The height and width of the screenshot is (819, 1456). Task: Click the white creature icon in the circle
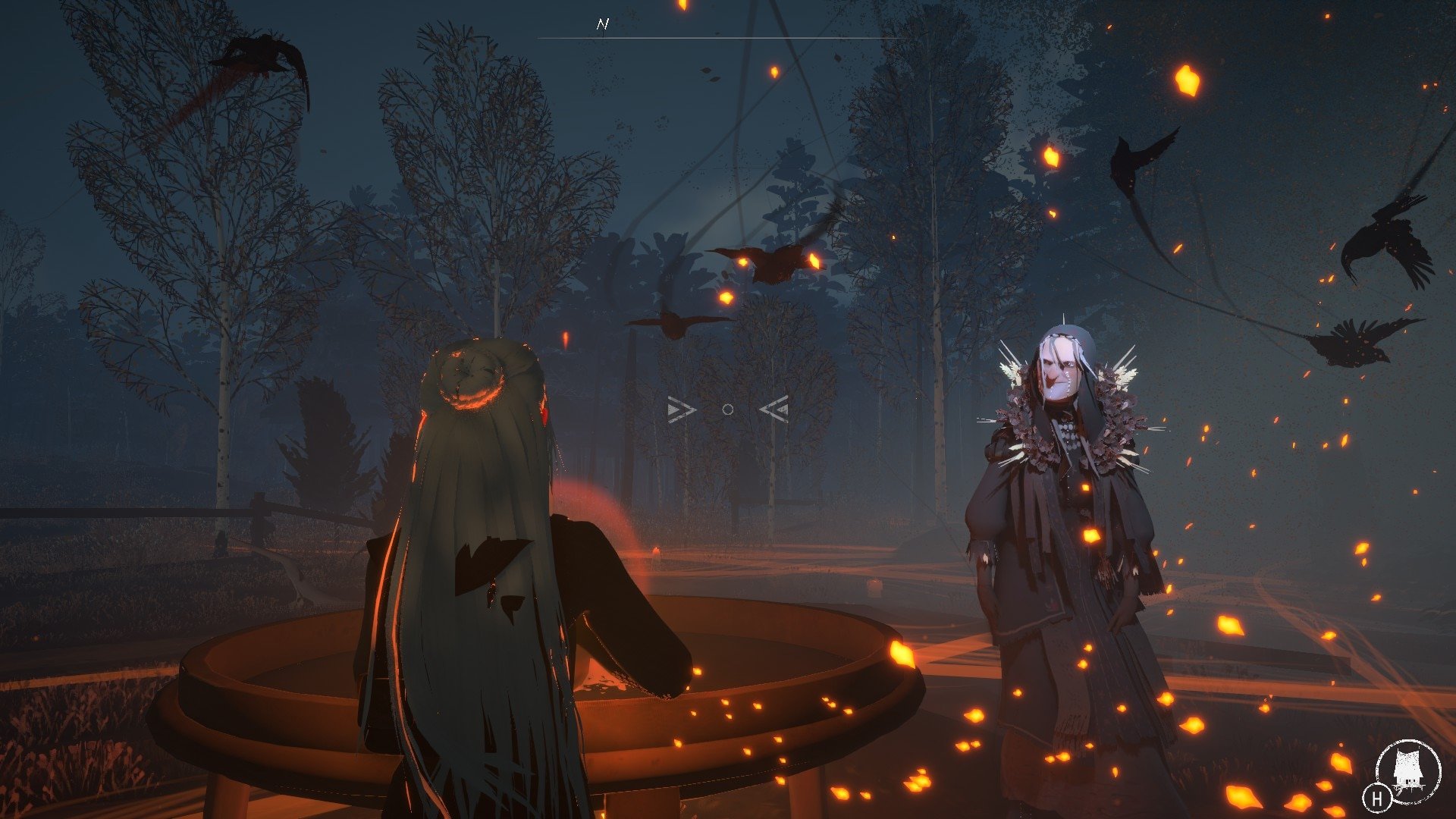pyautogui.click(x=1407, y=771)
